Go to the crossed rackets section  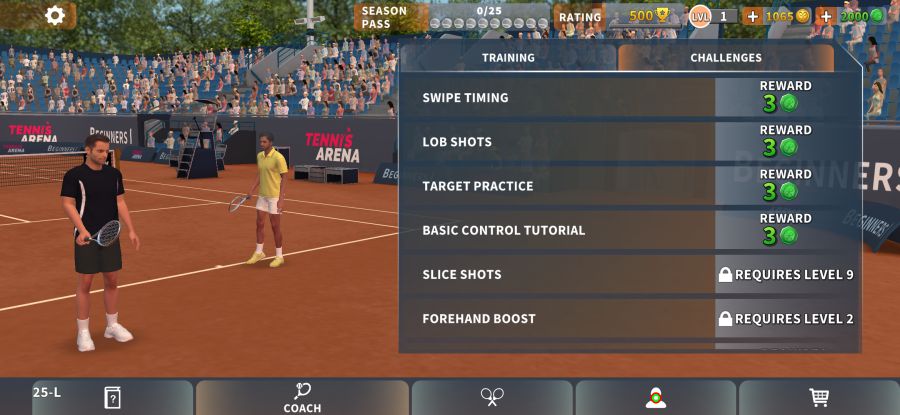[492, 397]
